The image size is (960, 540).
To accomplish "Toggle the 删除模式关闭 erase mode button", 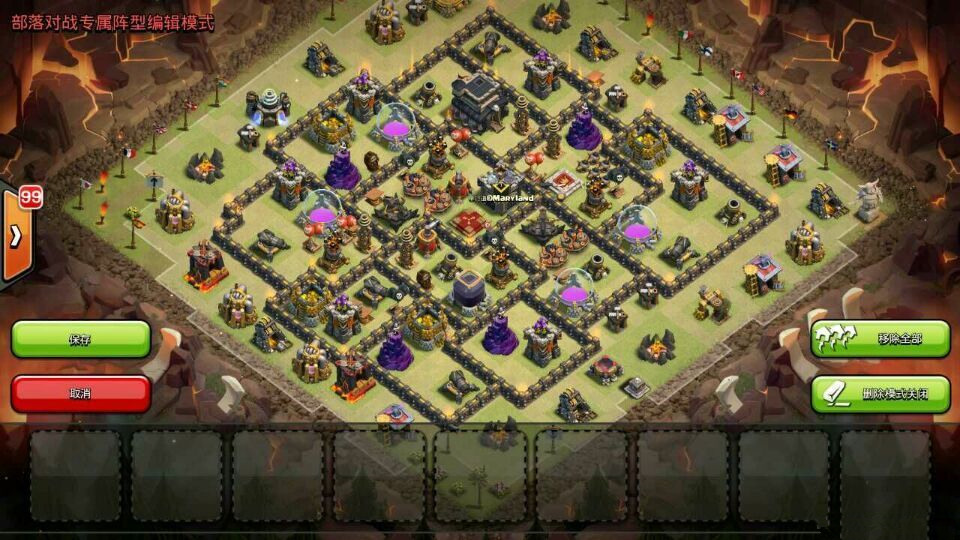I will click(880, 393).
